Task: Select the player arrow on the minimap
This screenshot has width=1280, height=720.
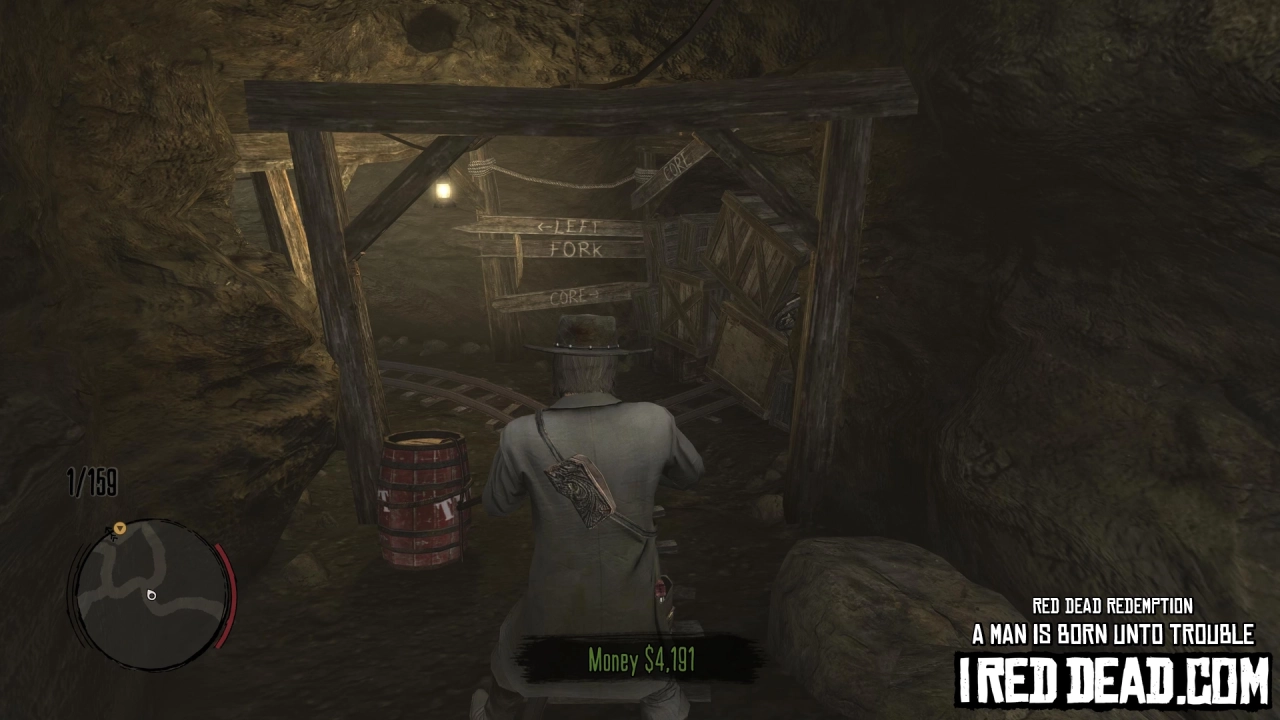Action: point(151,594)
